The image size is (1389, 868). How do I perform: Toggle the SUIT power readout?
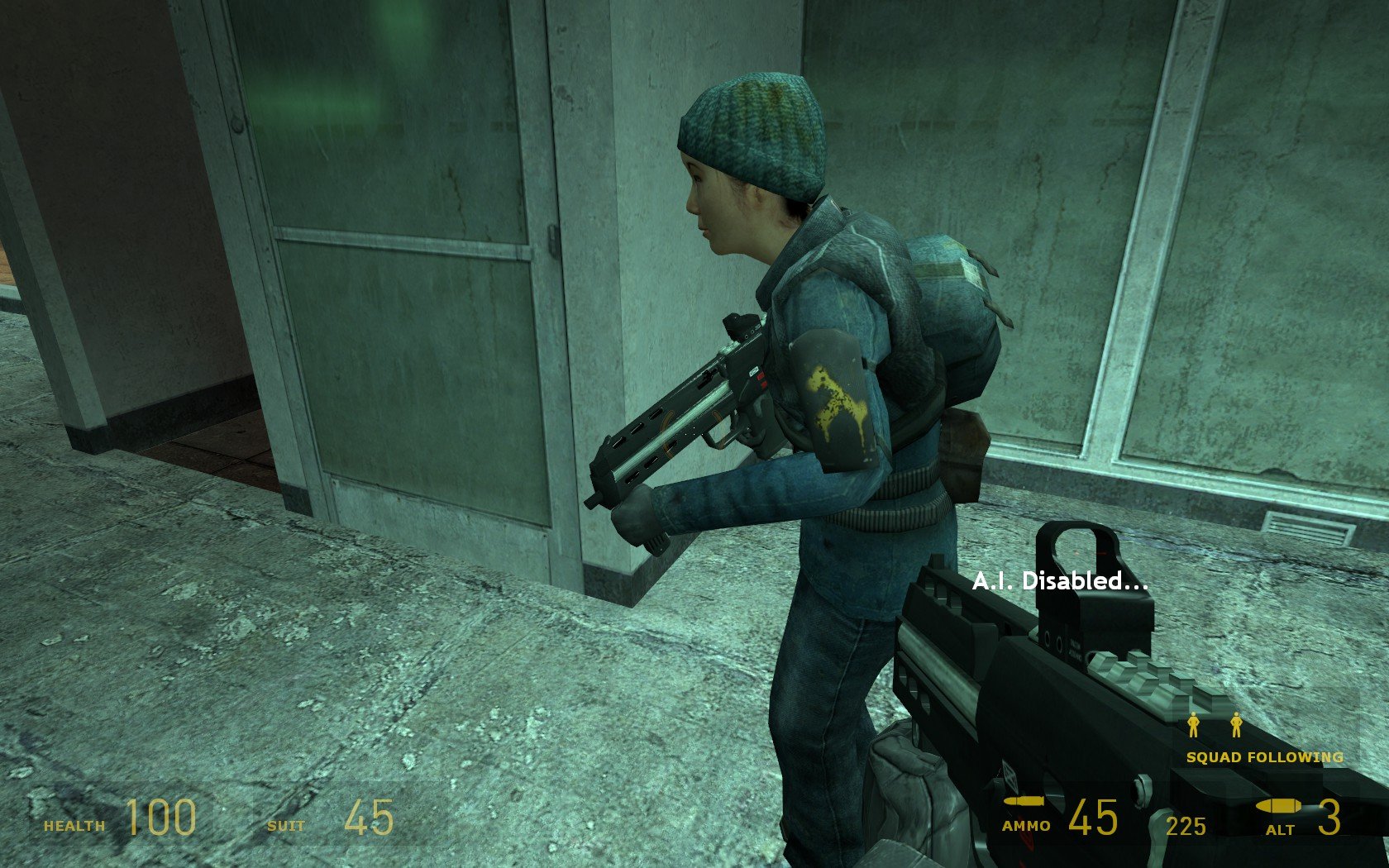pos(284,824)
